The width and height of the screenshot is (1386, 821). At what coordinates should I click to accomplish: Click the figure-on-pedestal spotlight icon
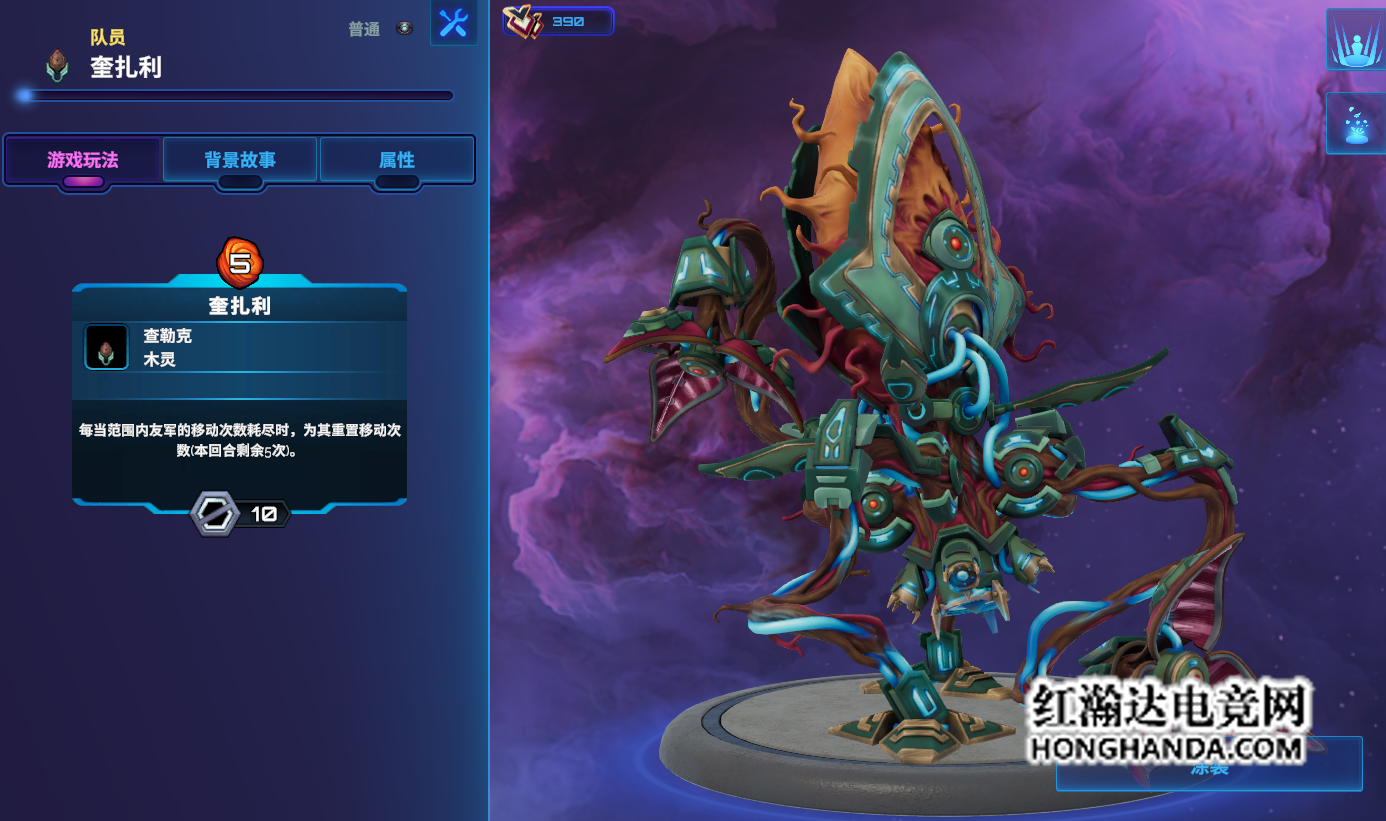click(1355, 40)
